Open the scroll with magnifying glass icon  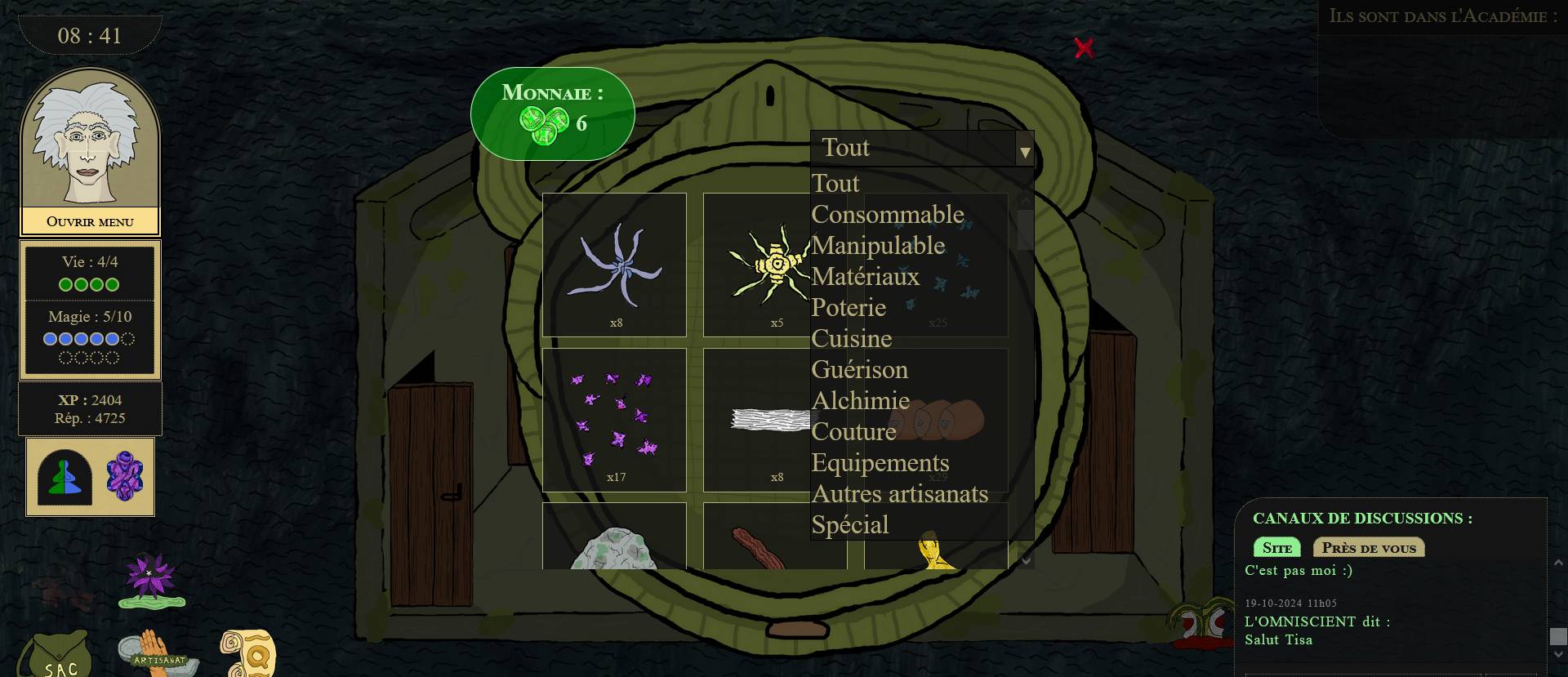(x=248, y=653)
